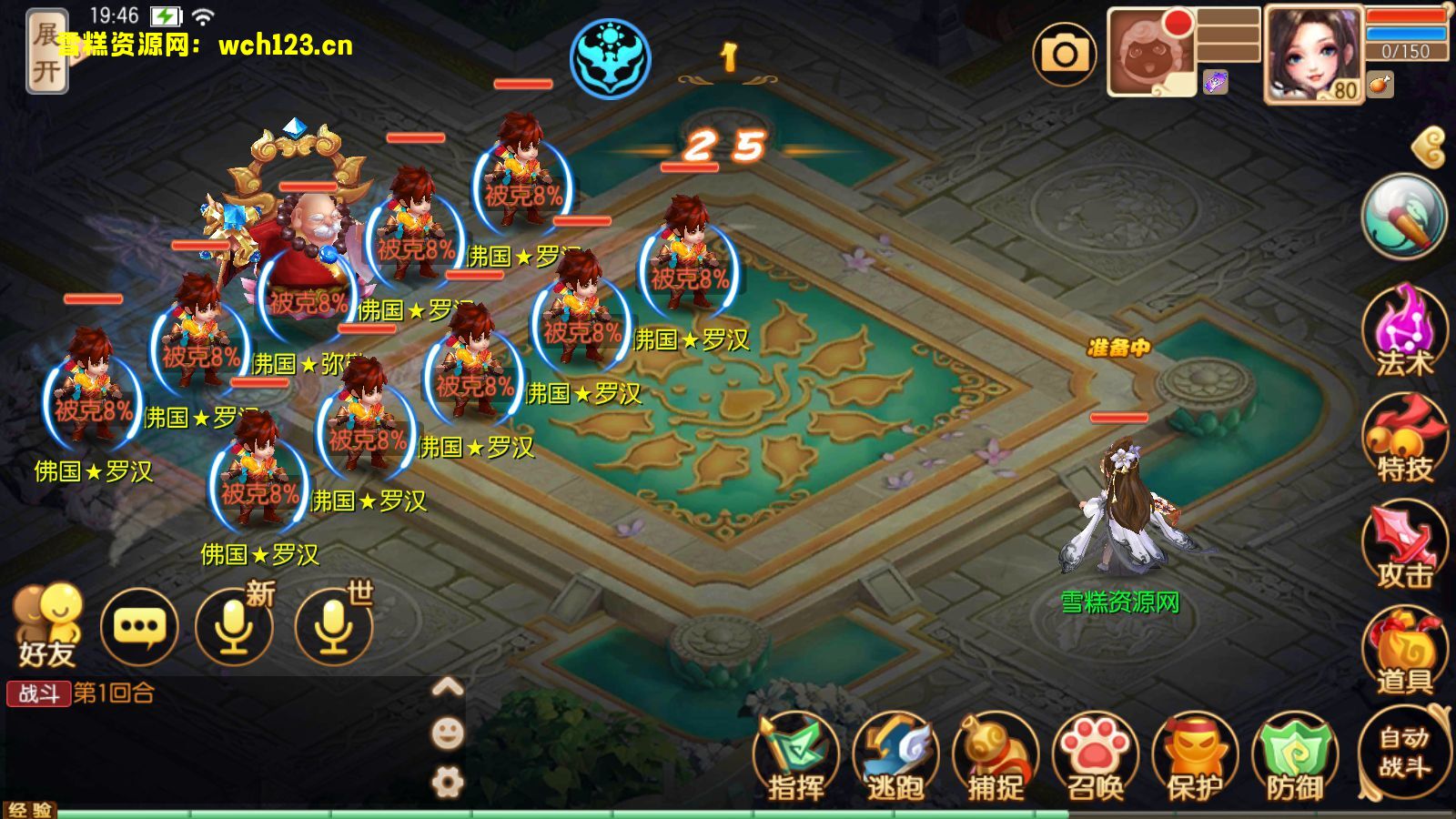Activate the 捕捉 capture command
Screen dimensions: 1456x819
tap(995, 757)
